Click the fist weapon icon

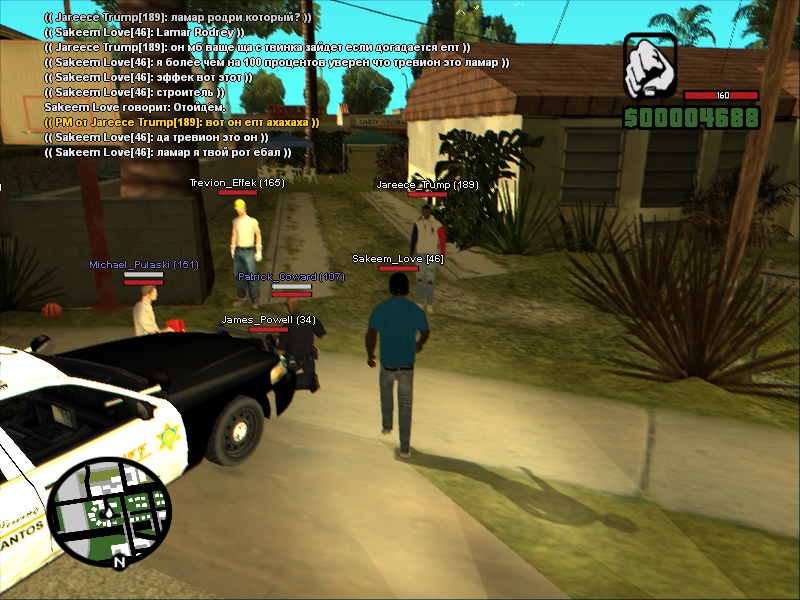[x=650, y=67]
